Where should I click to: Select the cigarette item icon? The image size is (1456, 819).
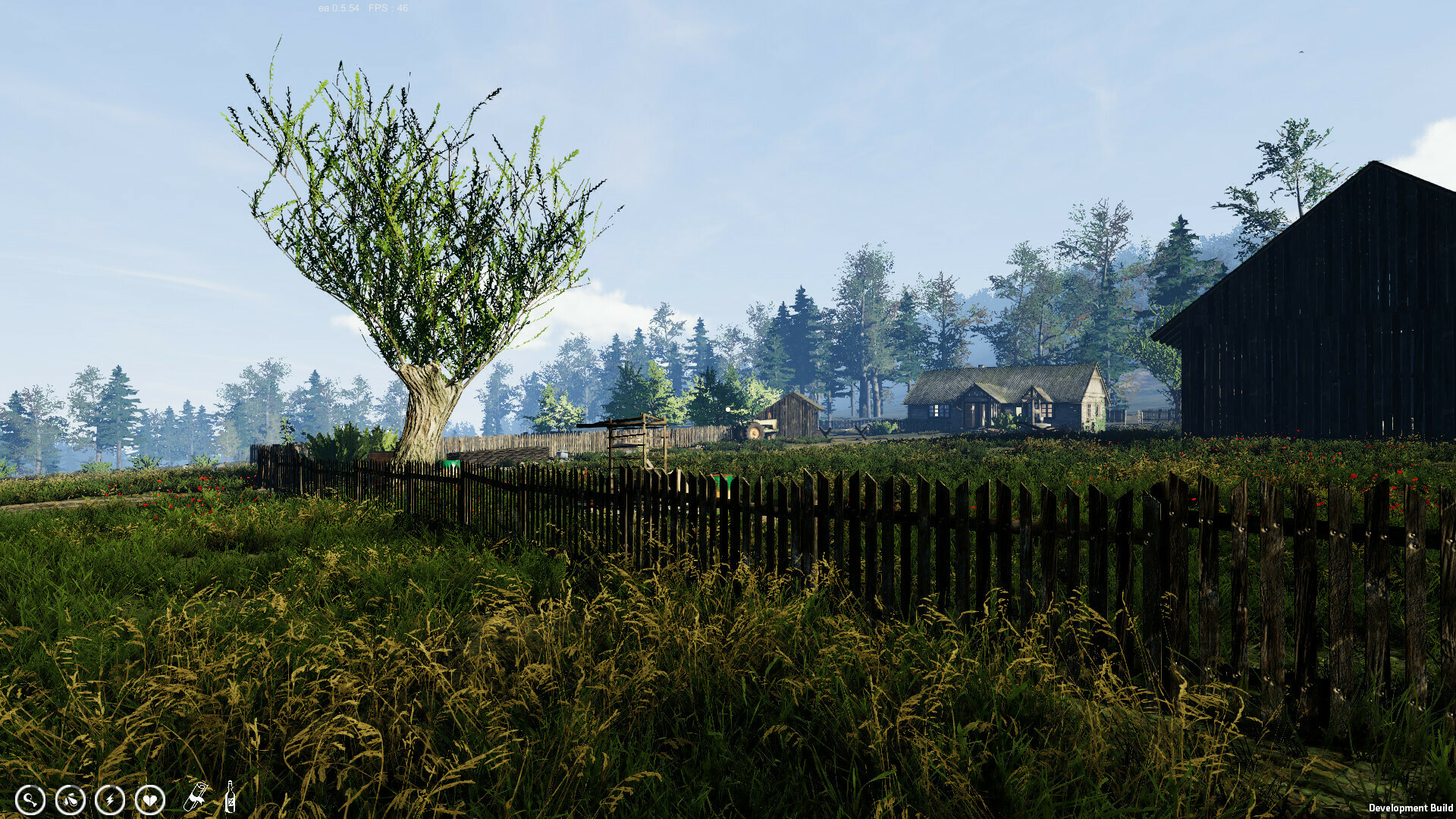(x=196, y=796)
